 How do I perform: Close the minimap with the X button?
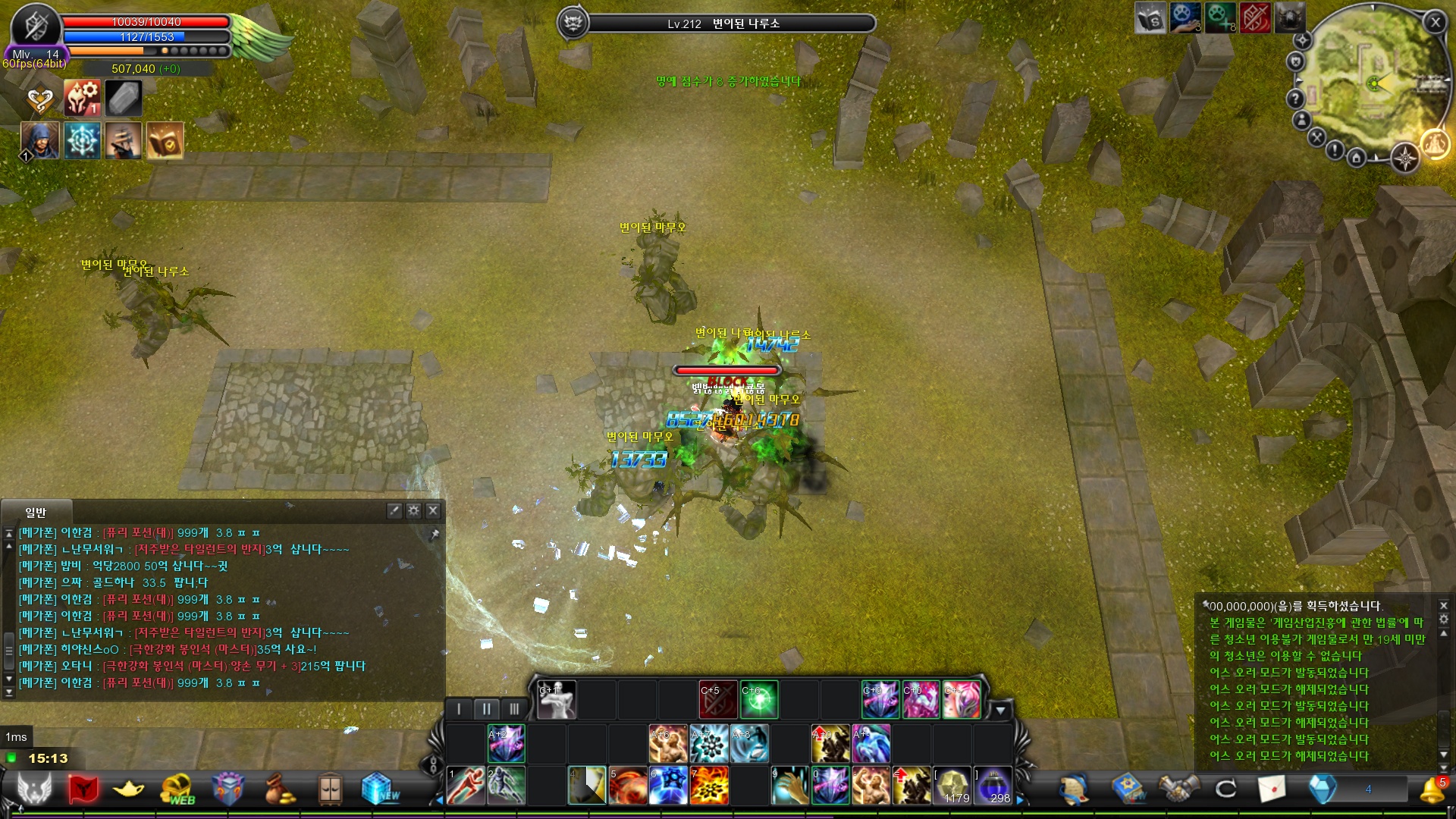click(x=1435, y=22)
